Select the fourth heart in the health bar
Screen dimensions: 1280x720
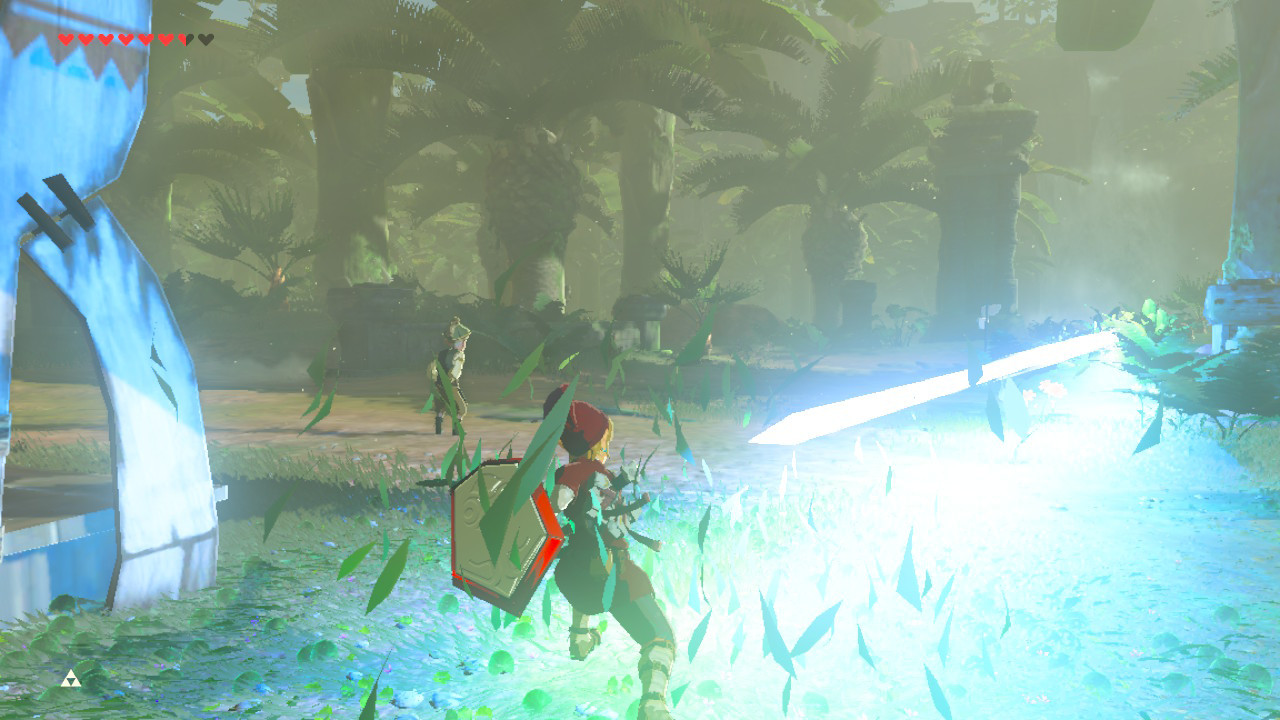coord(126,38)
